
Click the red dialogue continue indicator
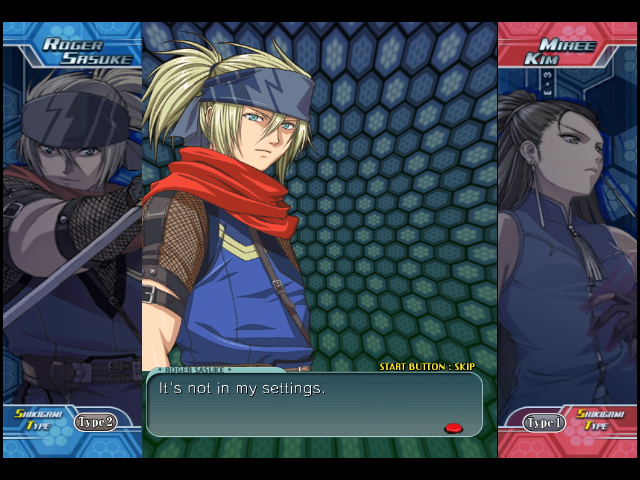tap(453, 428)
